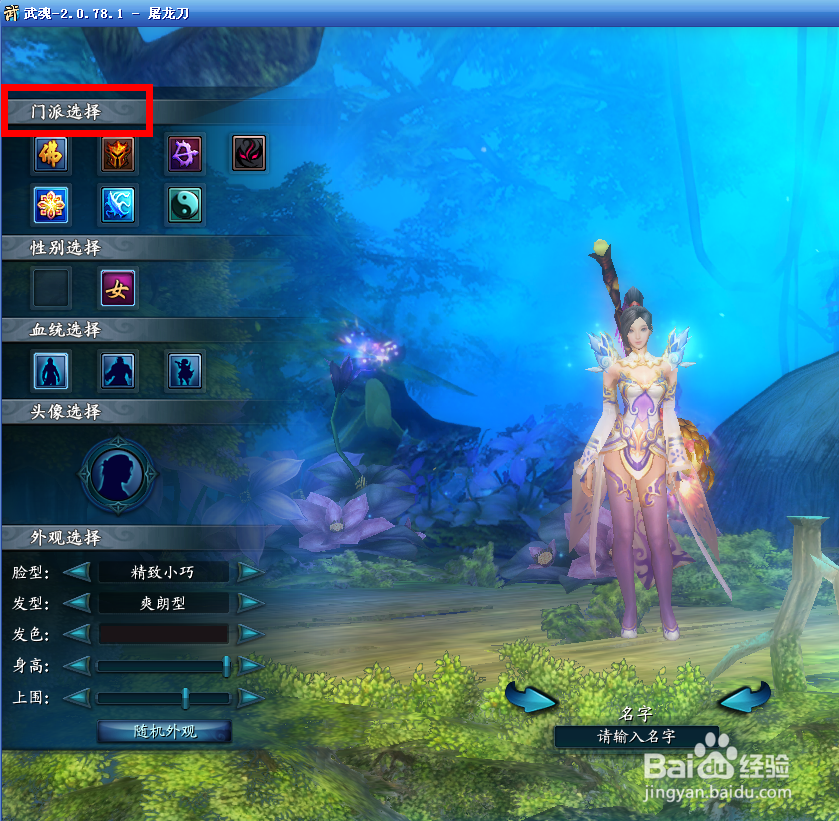Pick the purple bow sect icon
This screenshot has width=839, height=821.
point(185,153)
